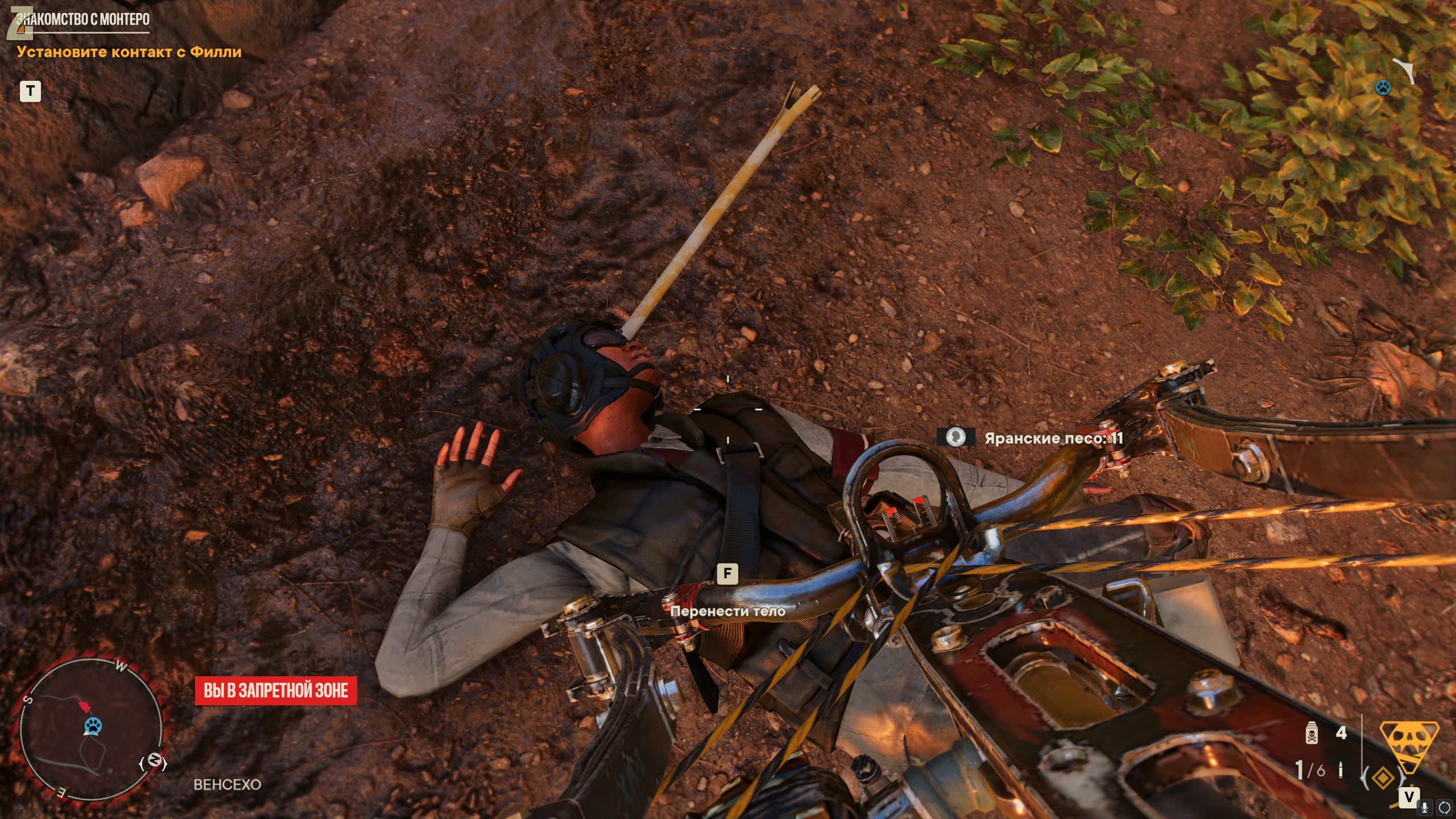Click the blue paw icon on compass
This screenshot has width=1456, height=819.
coord(1383,87)
